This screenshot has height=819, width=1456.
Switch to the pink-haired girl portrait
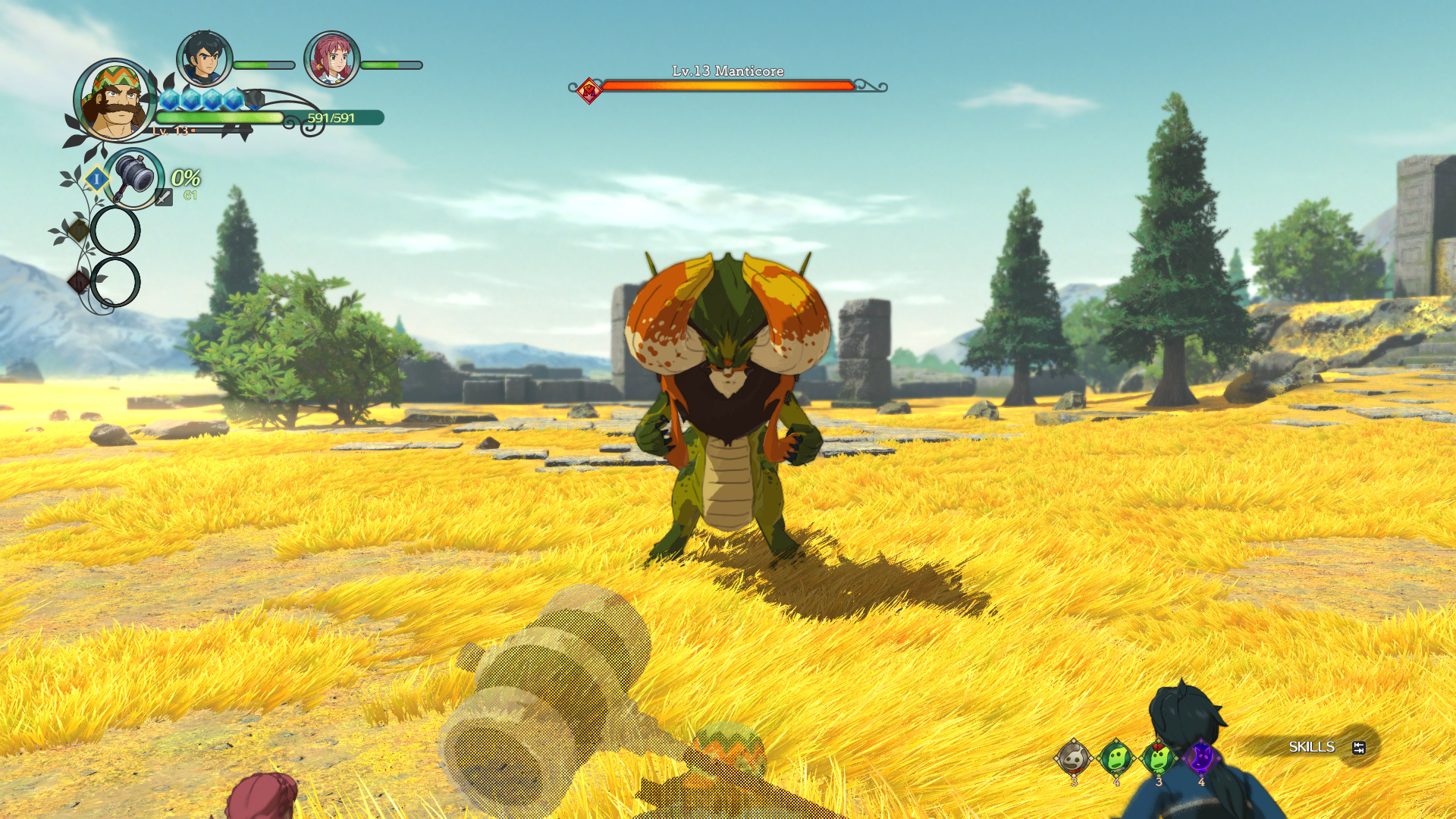tap(331, 58)
